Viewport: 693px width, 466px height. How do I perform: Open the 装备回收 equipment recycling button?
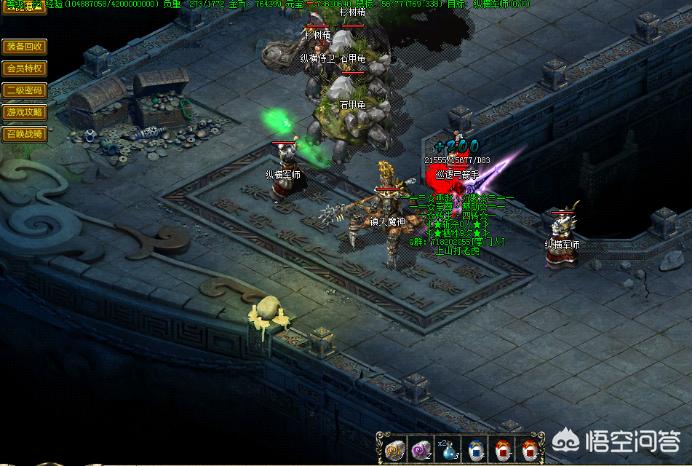[x=24, y=46]
